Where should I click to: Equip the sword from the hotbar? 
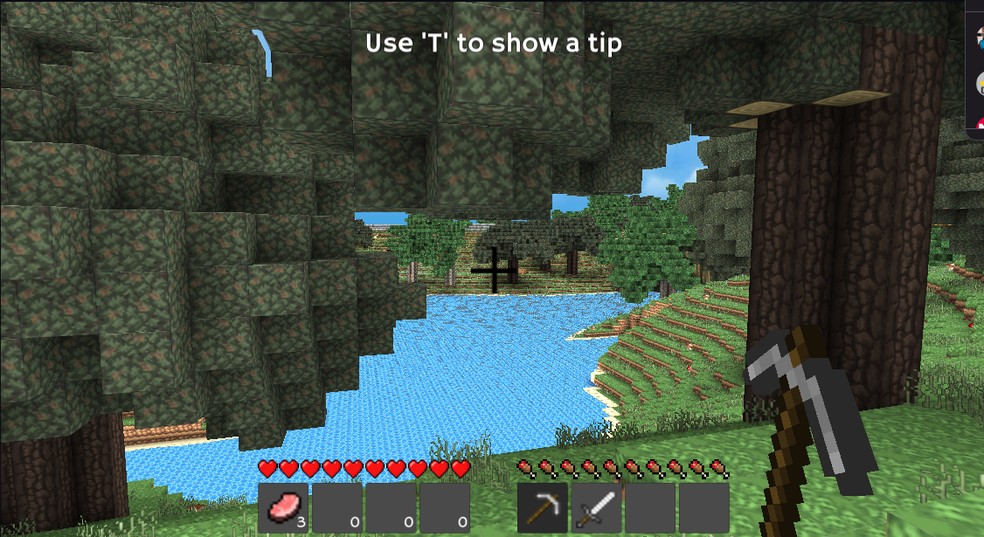click(596, 507)
